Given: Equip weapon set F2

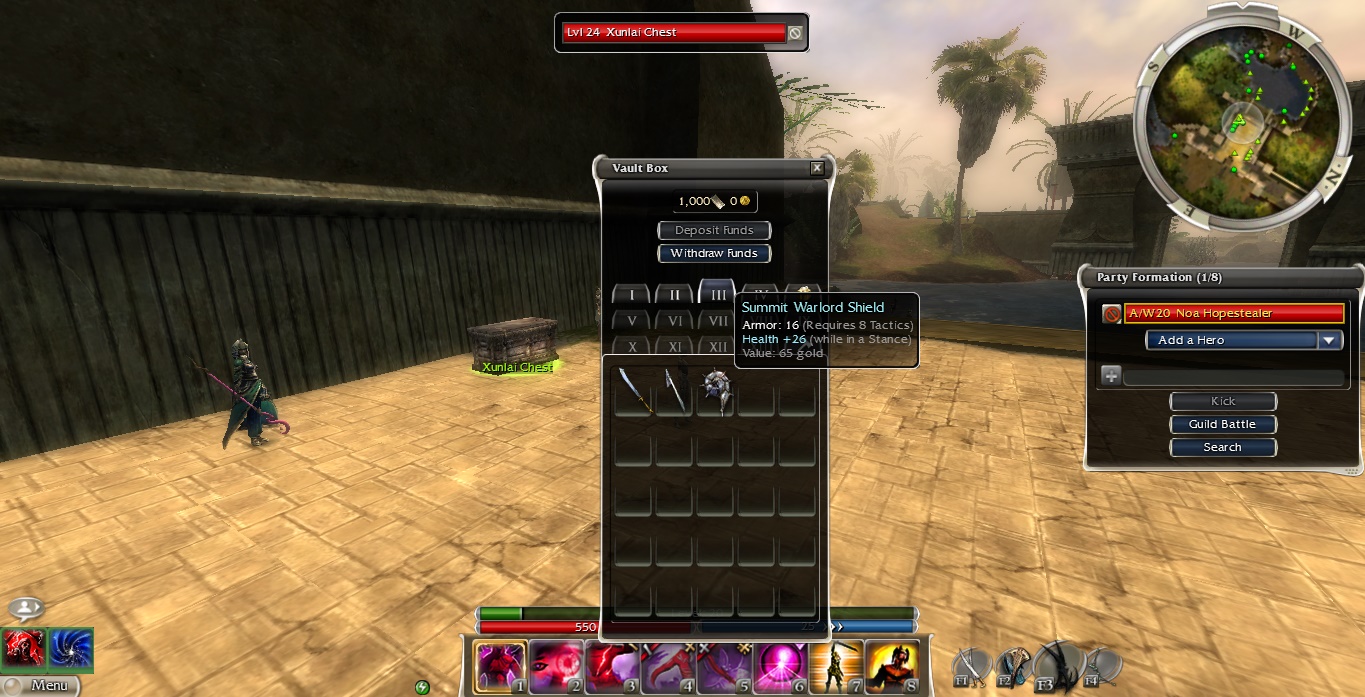Looking at the screenshot, I should [x=1013, y=664].
